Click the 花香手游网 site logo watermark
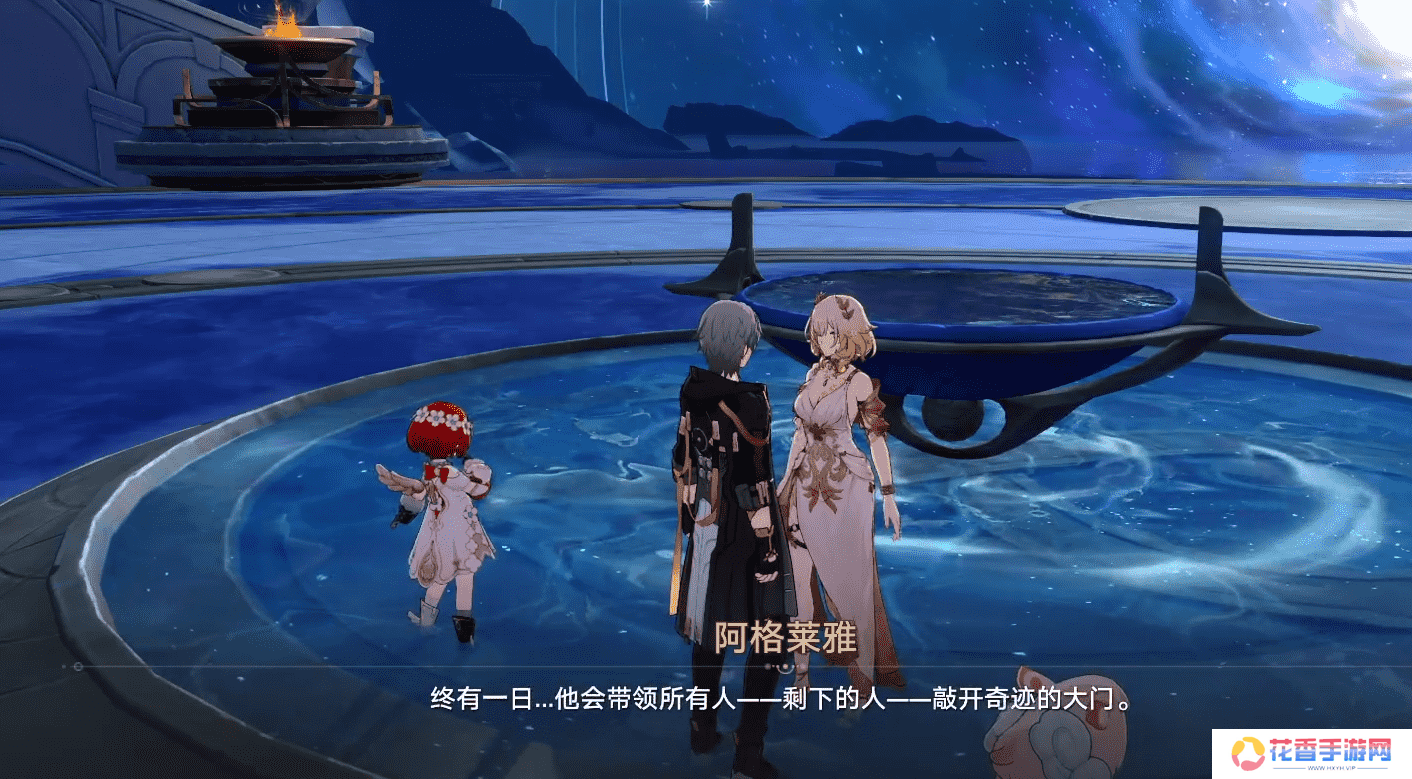The image size is (1412, 779). (x=1312, y=753)
